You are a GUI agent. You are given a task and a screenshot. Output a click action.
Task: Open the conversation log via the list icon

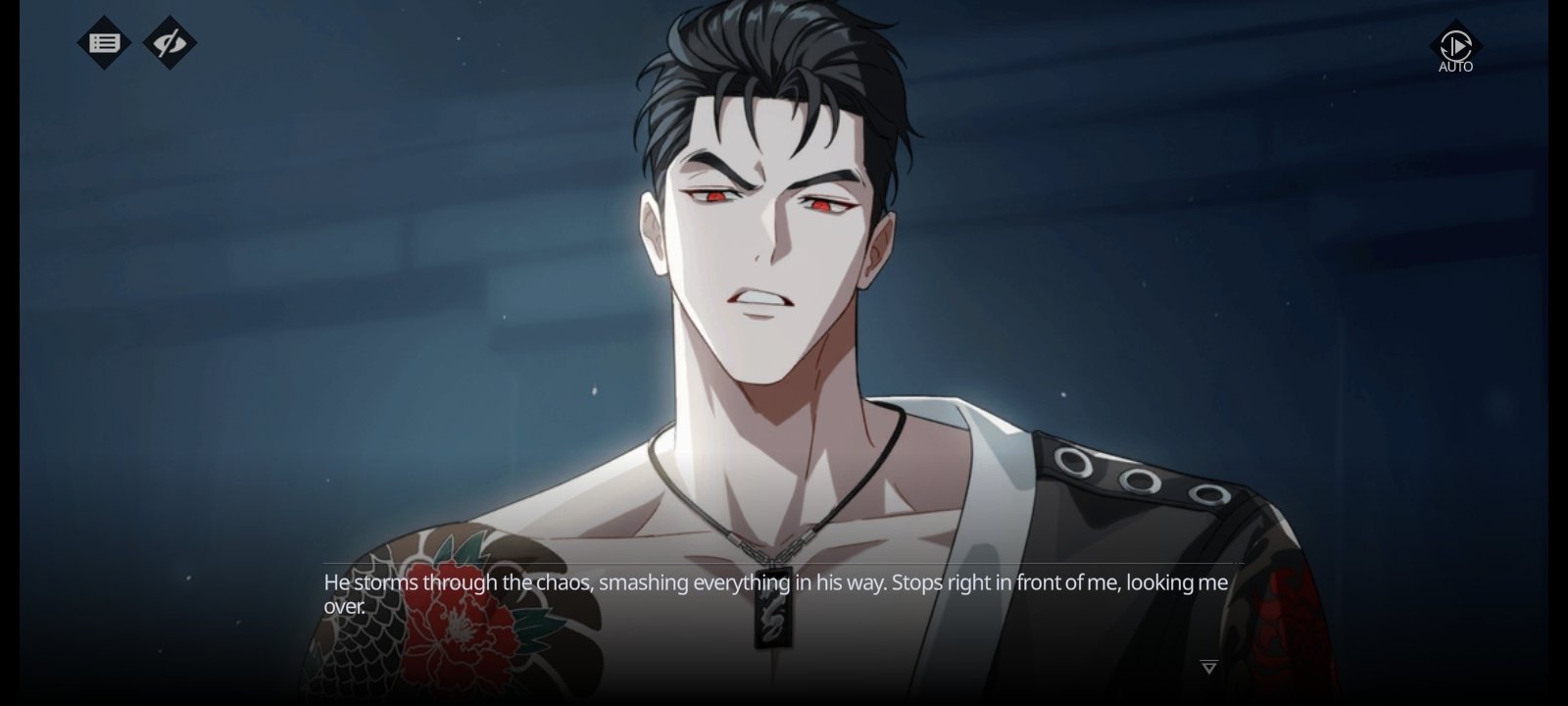[x=104, y=41]
